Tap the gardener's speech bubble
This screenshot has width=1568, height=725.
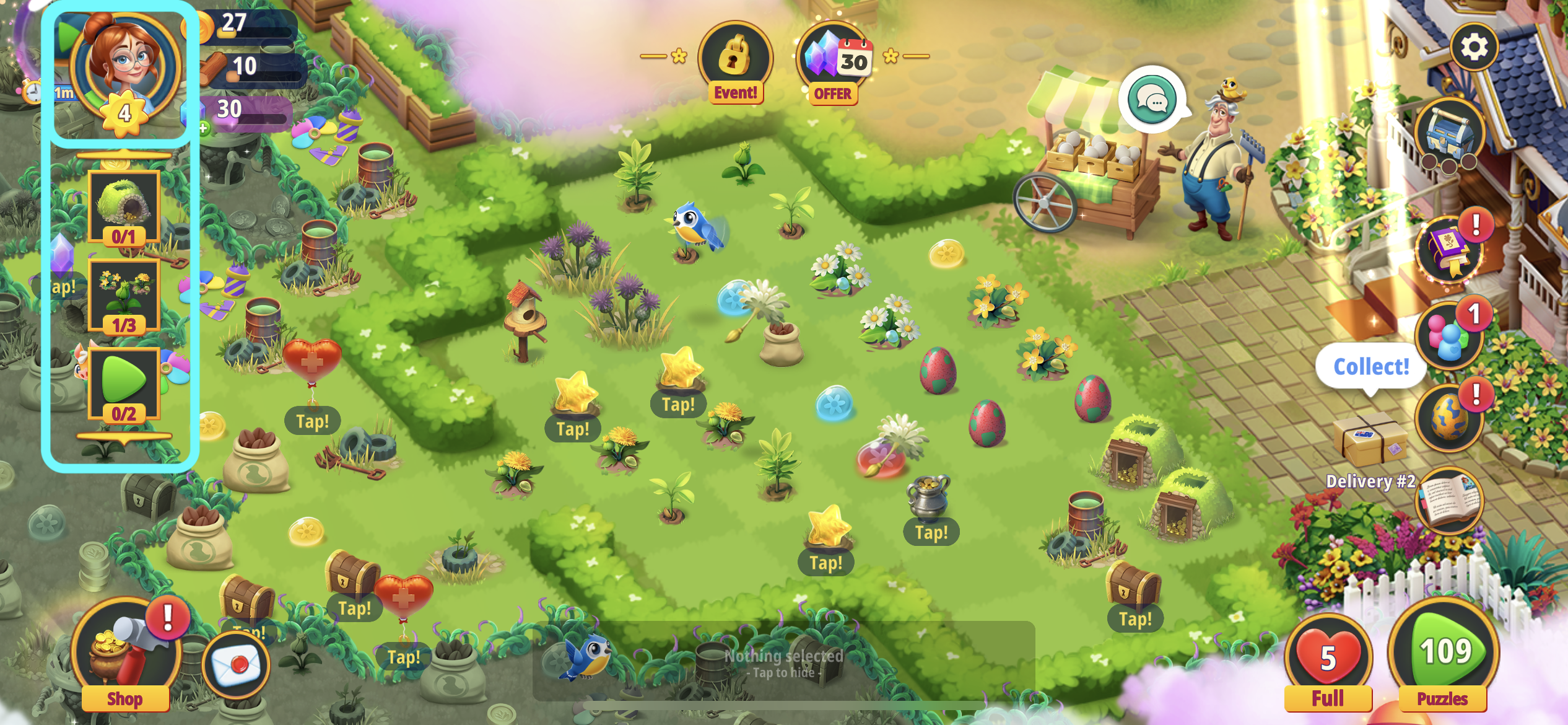tap(1152, 99)
